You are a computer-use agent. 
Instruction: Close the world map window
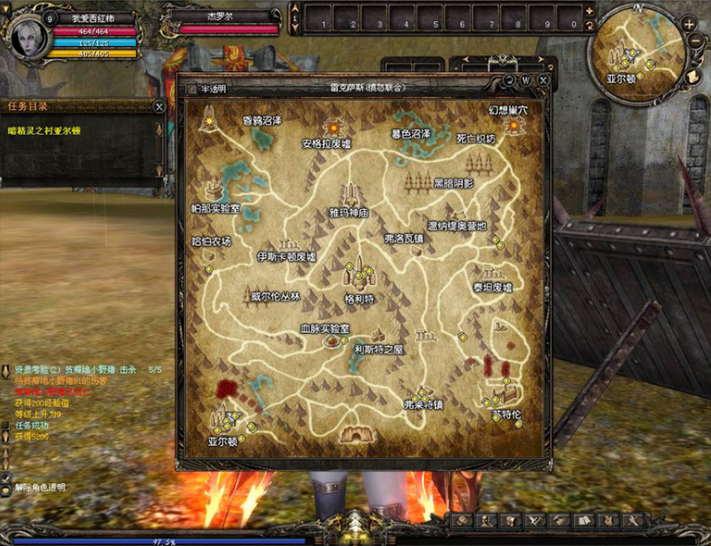(543, 80)
